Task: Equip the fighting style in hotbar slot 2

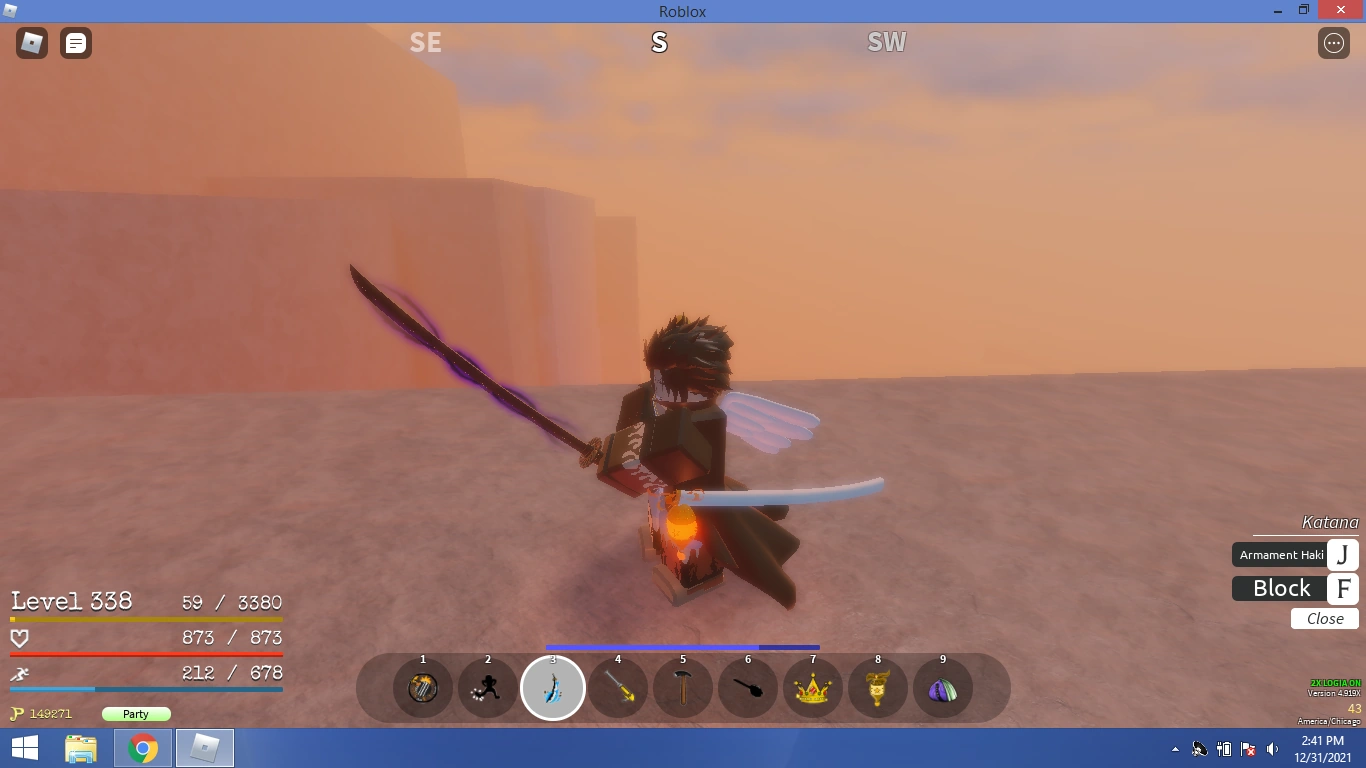Action: [x=487, y=687]
